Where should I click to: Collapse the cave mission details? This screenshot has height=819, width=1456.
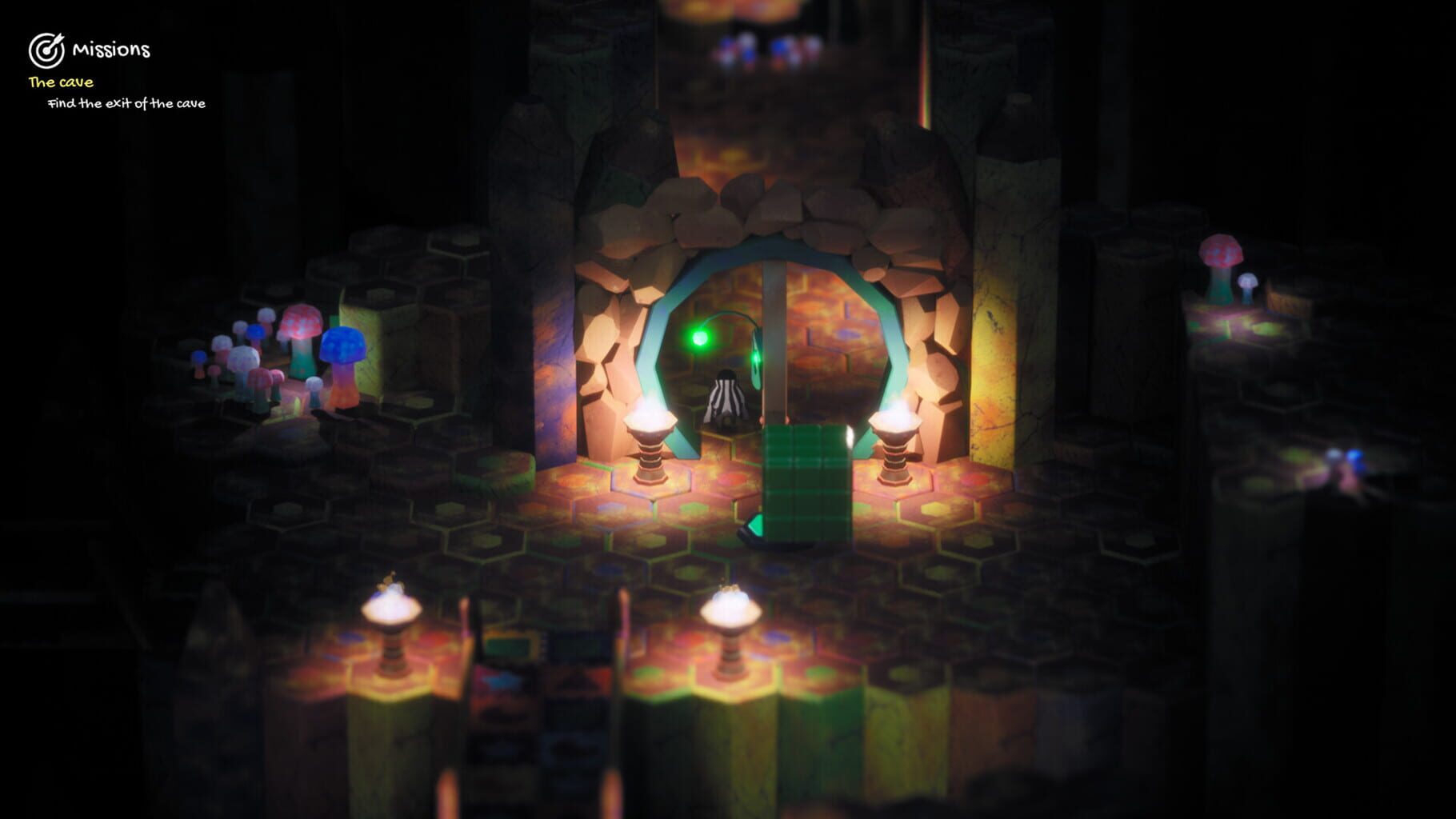[128, 104]
